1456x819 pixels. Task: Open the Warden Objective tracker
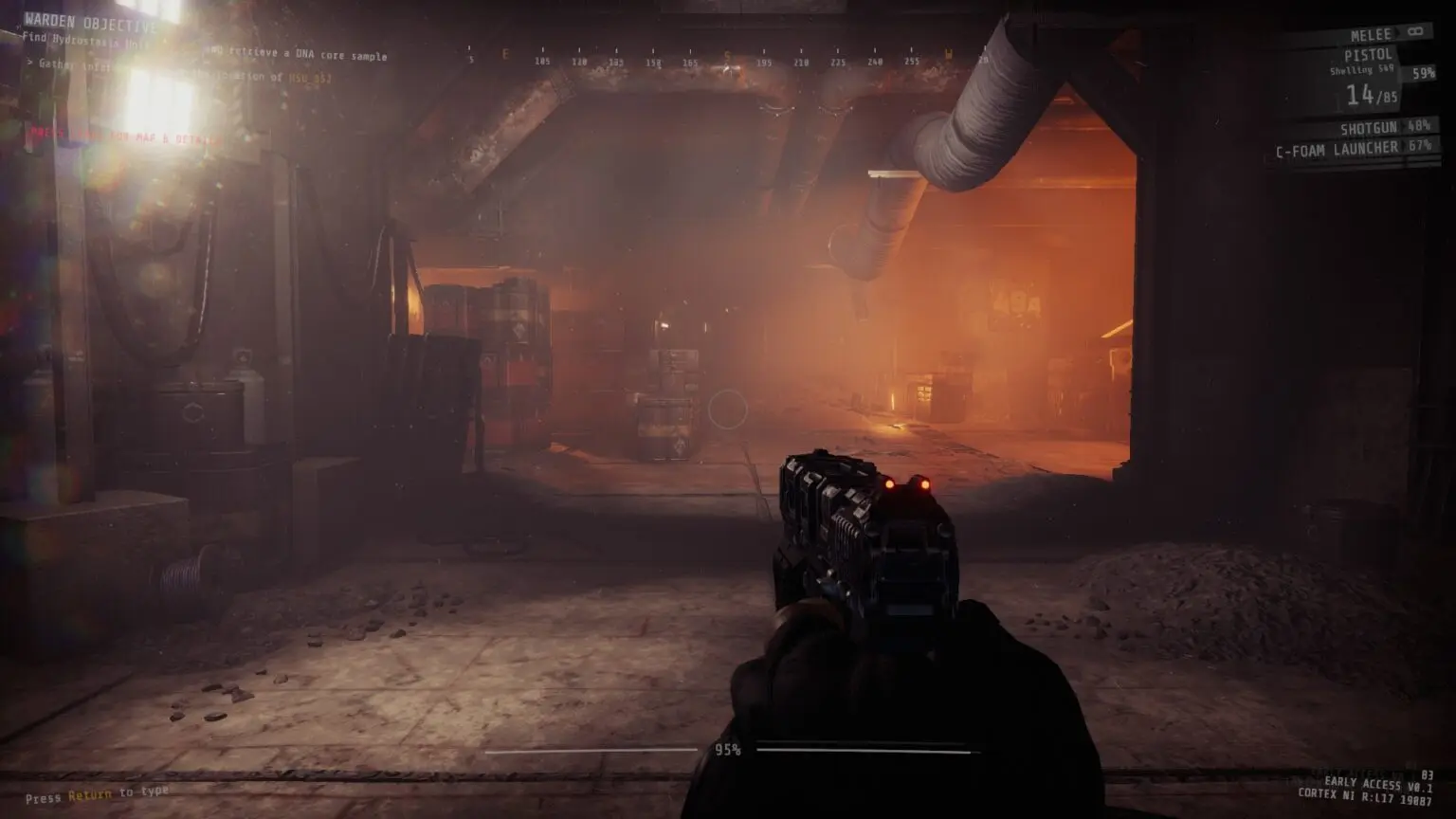click(x=91, y=22)
